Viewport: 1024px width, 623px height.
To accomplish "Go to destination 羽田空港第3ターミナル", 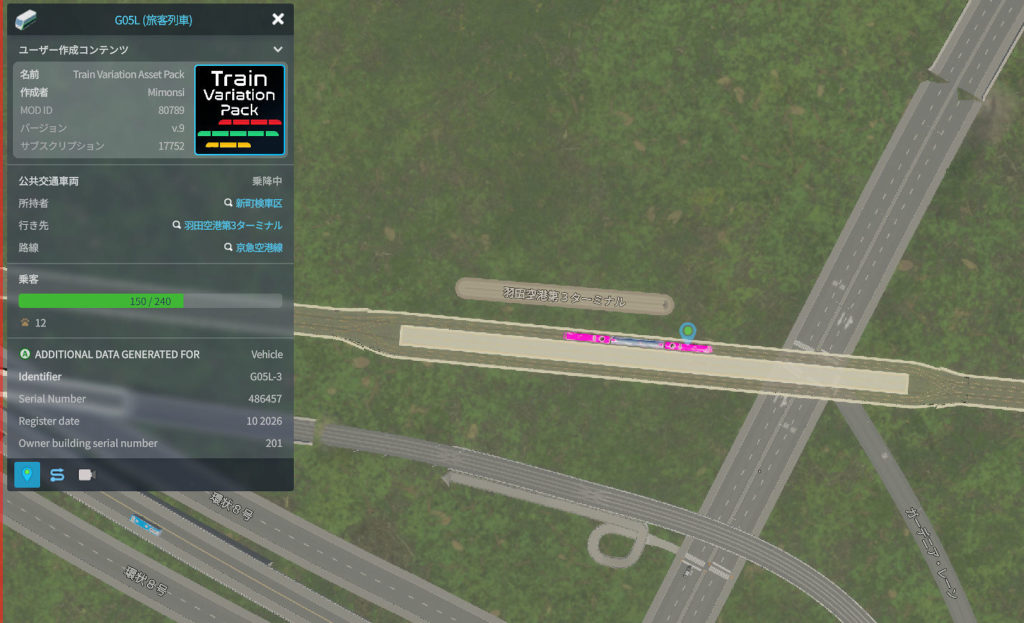I will [x=232, y=225].
